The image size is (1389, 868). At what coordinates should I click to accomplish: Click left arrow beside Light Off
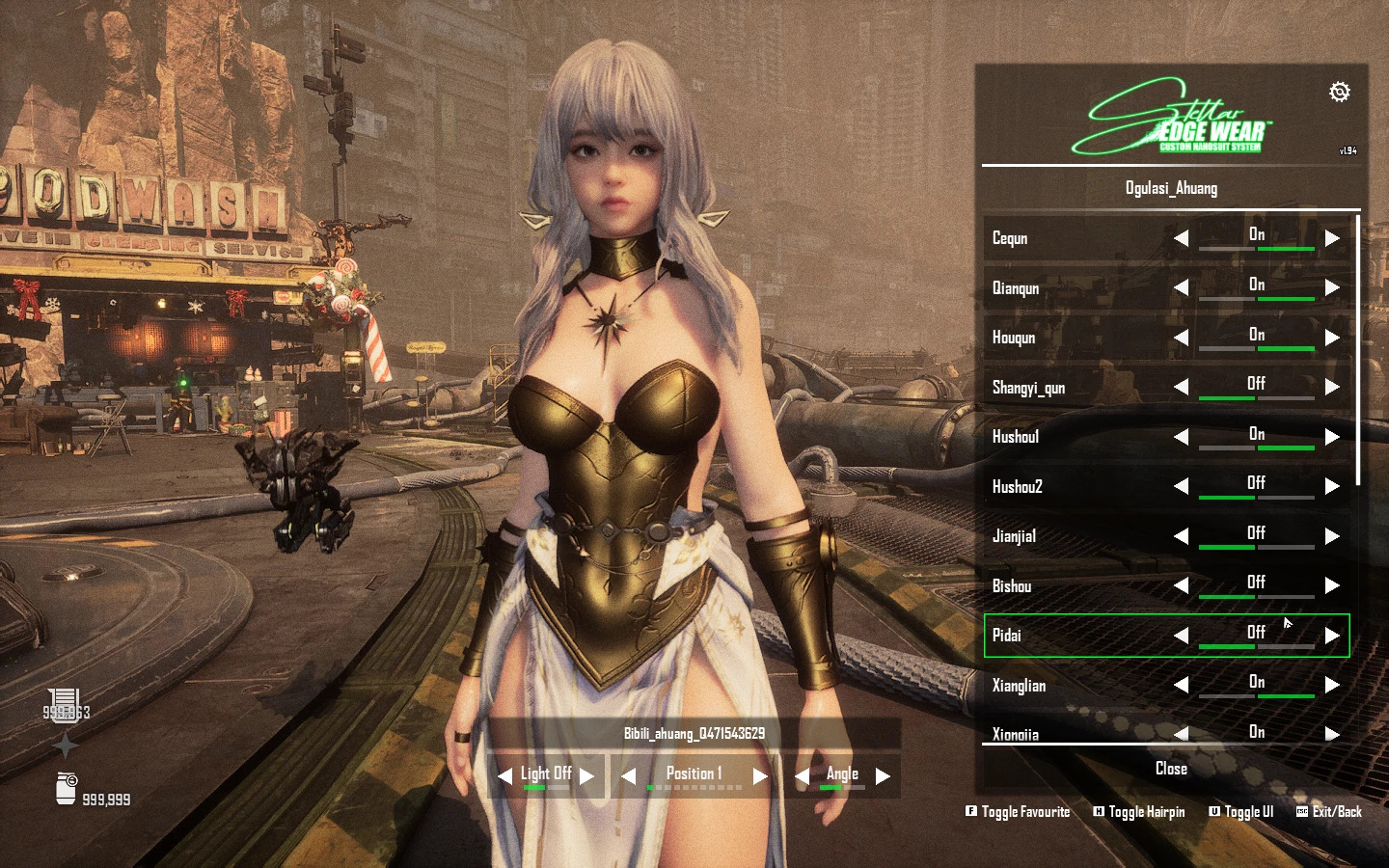(x=504, y=776)
